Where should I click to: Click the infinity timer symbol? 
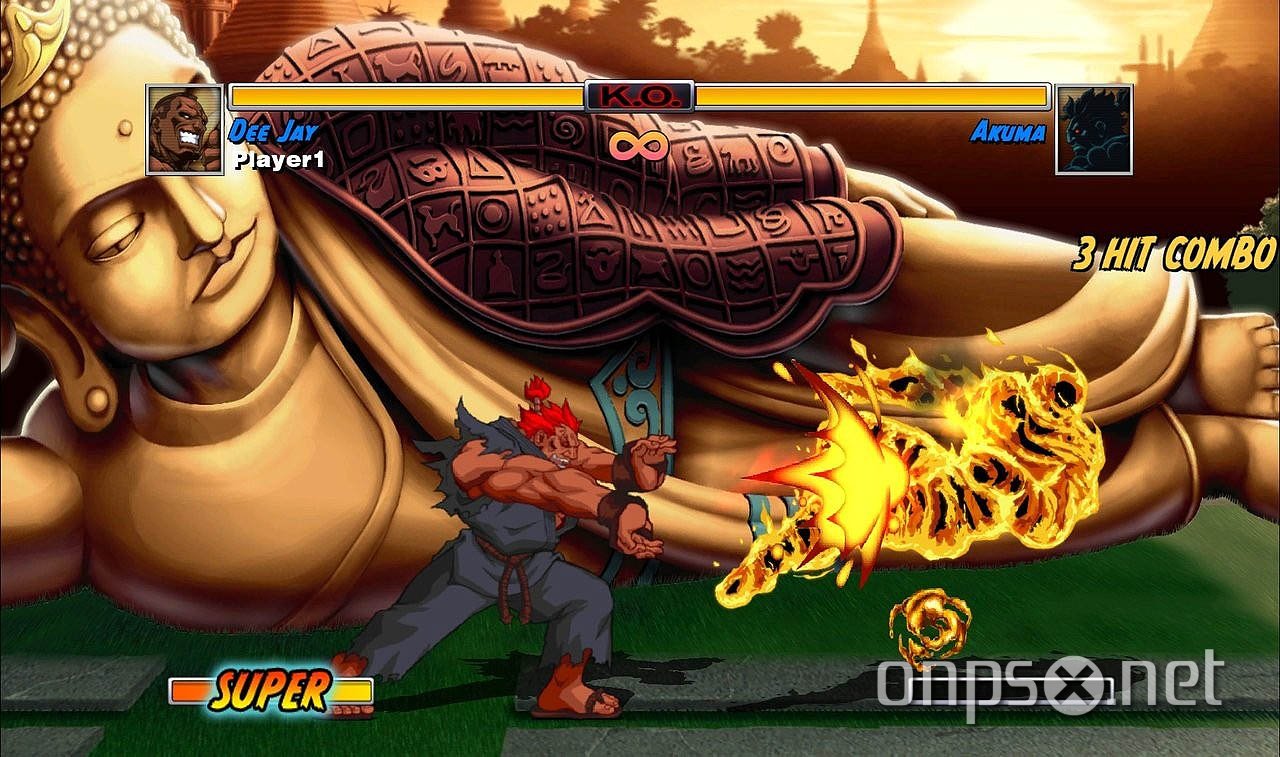click(x=641, y=145)
